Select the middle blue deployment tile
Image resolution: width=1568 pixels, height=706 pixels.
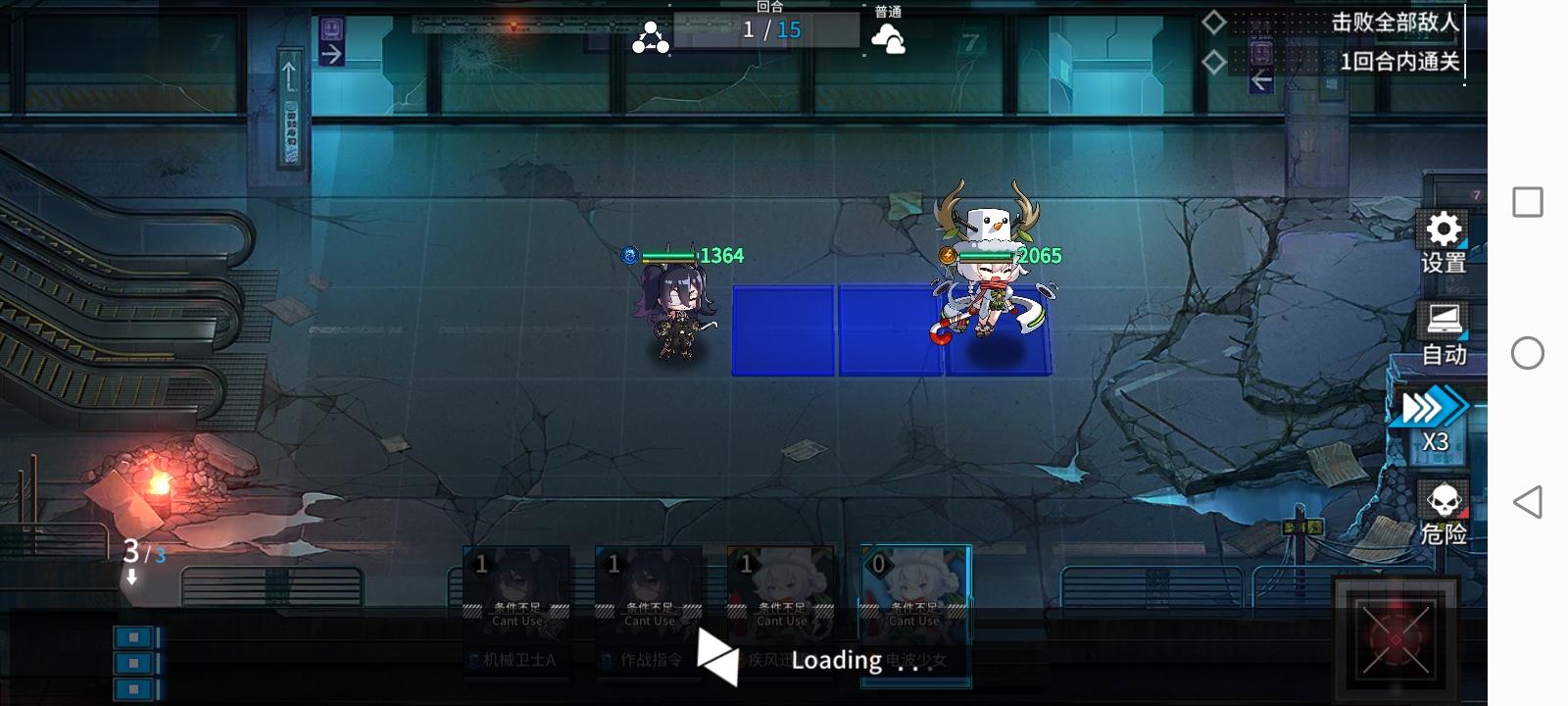click(889, 328)
